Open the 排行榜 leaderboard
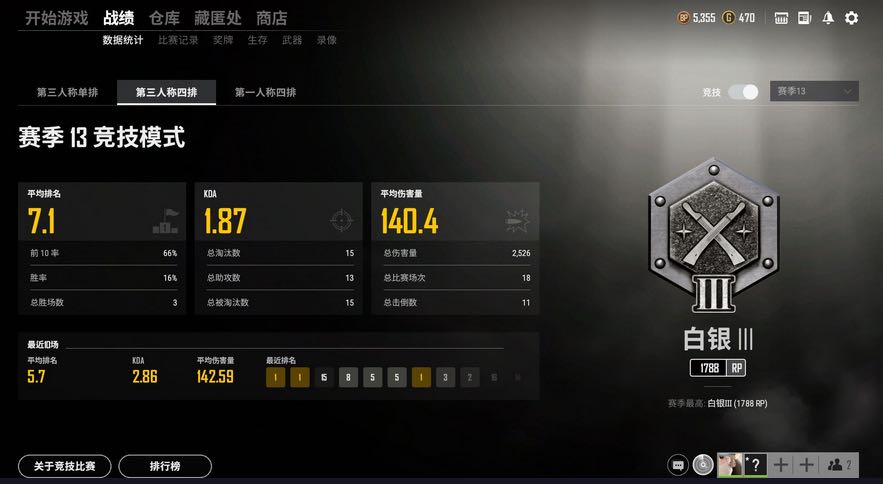The height and width of the screenshot is (484, 883). [165, 466]
